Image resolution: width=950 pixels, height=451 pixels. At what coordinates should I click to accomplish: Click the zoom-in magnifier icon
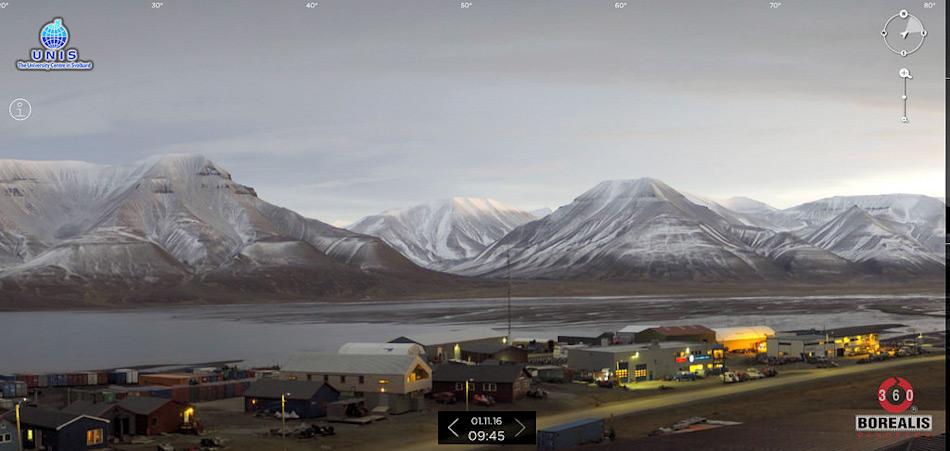905,74
